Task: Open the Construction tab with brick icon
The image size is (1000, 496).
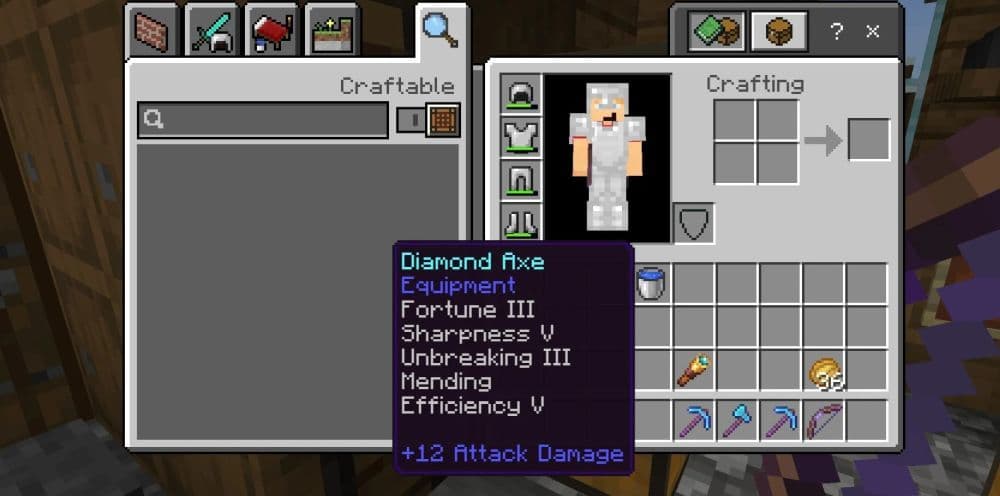Action: pos(153,32)
